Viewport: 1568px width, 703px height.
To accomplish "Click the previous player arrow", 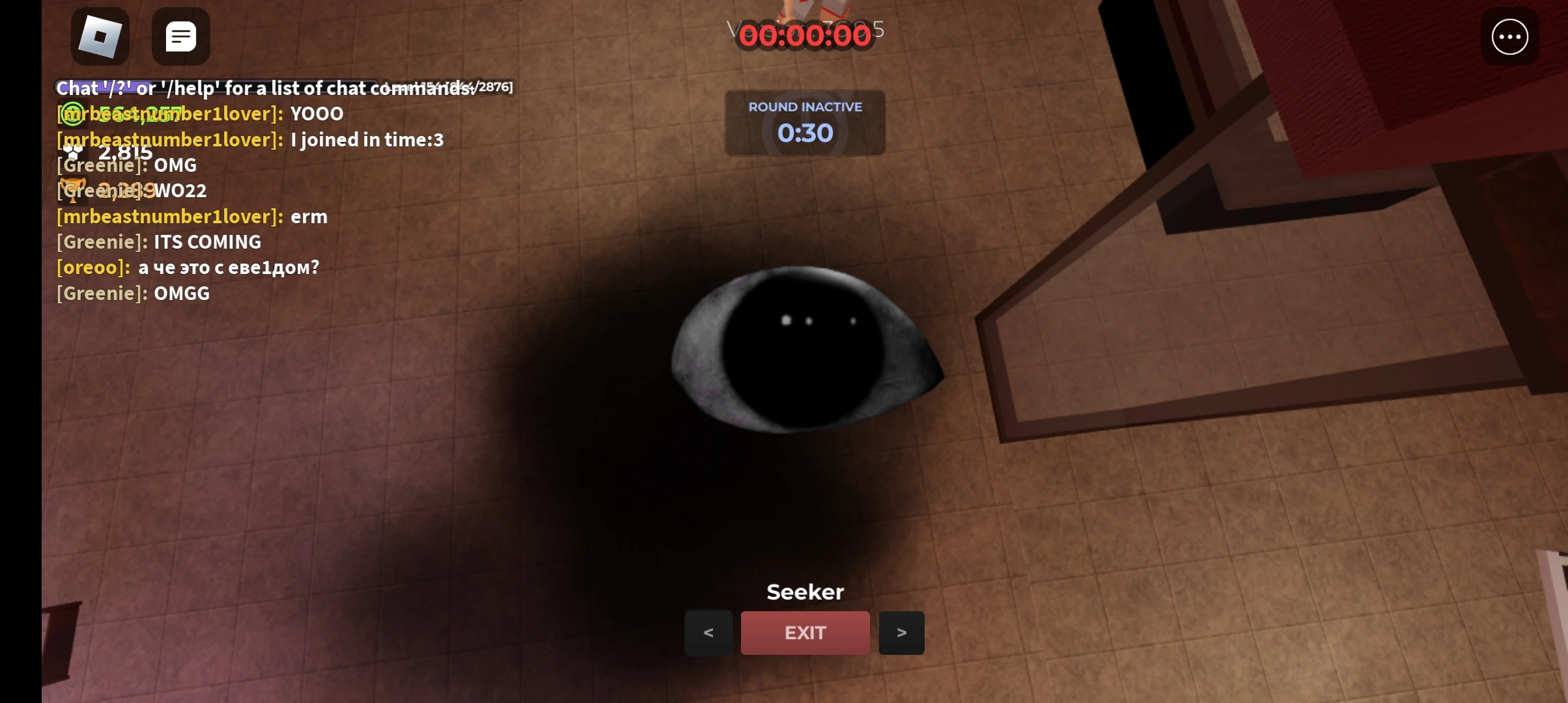I will point(708,633).
